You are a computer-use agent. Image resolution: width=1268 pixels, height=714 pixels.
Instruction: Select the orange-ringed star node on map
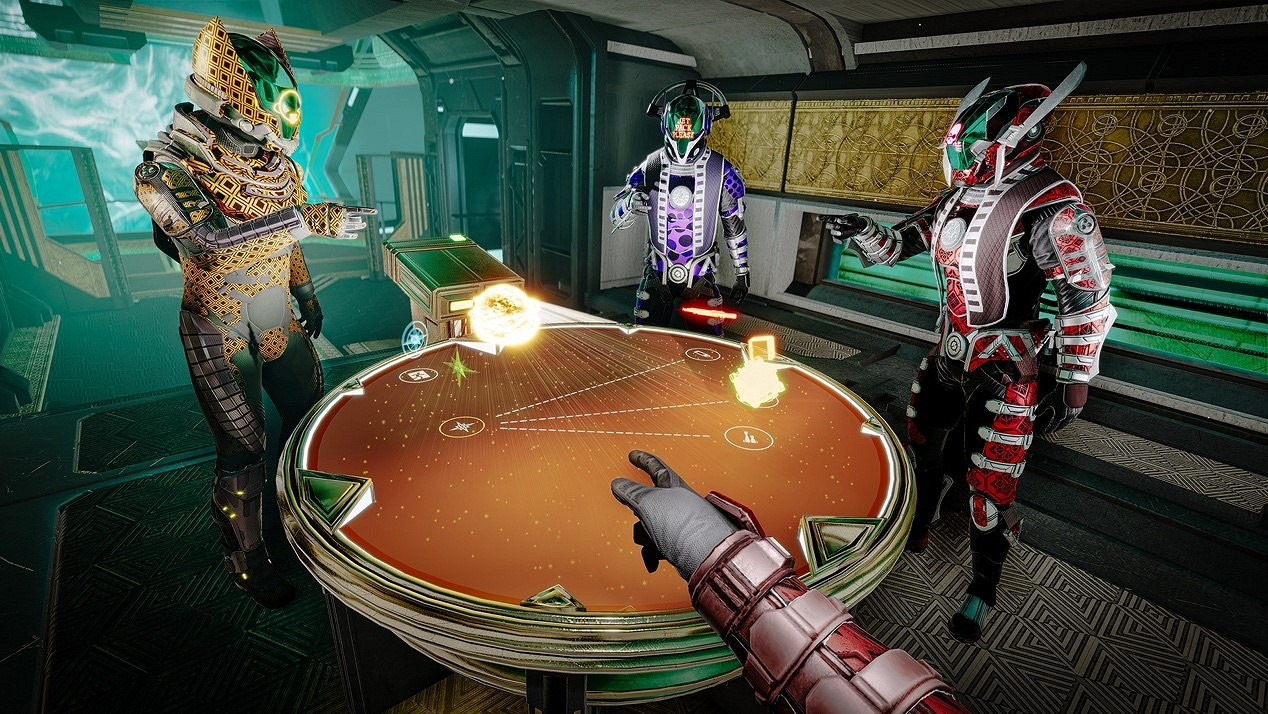[462, 426]
